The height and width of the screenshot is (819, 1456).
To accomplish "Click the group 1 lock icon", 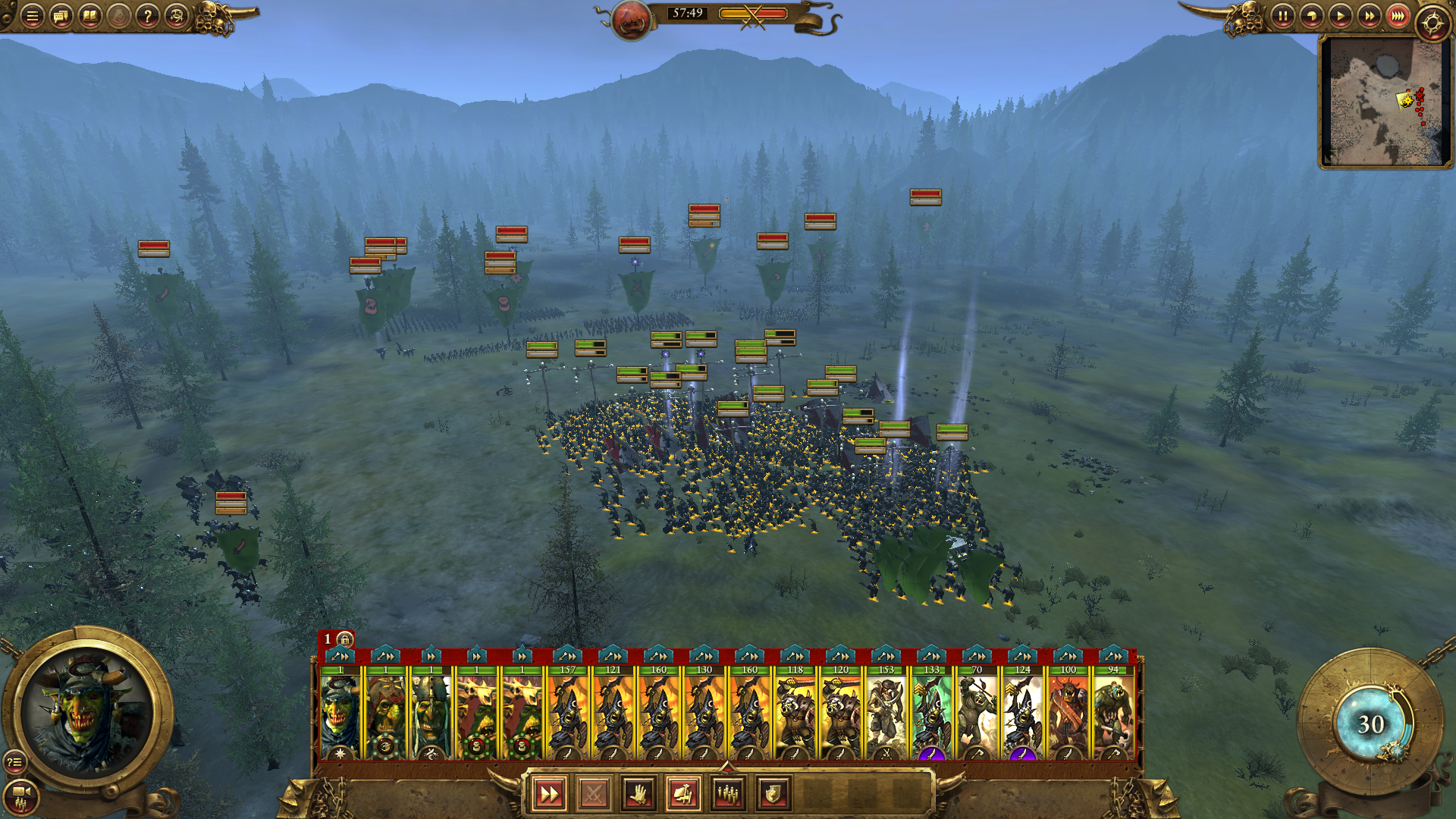I will 345,639.
